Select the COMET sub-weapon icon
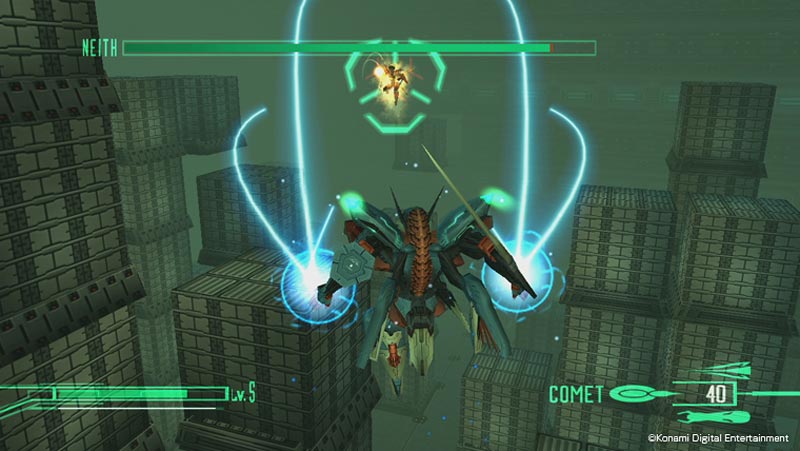Image resolution: width=800 pixels, height=451 pixels. coord(634,394)
